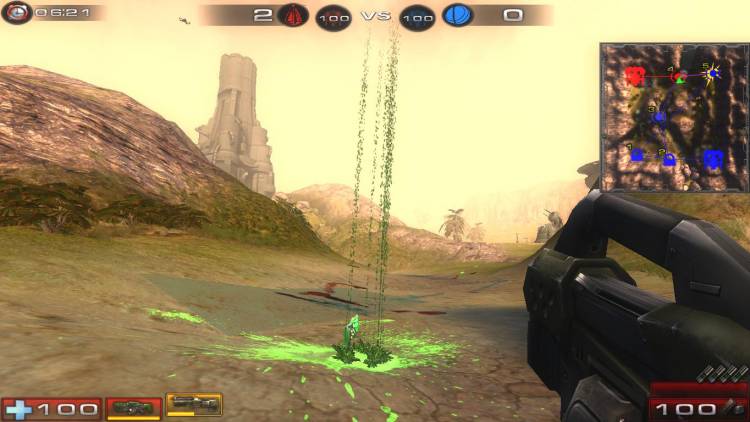Select the blue power core on minimap
This screenshot has height=422, width=750.
(x=712, y=158)
